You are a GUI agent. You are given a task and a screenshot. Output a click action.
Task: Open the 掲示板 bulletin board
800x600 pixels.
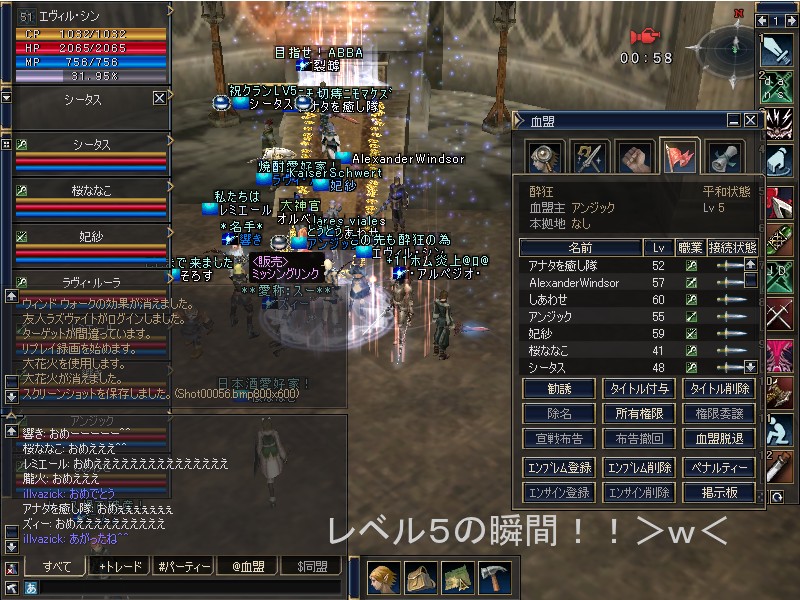point(718,492)
